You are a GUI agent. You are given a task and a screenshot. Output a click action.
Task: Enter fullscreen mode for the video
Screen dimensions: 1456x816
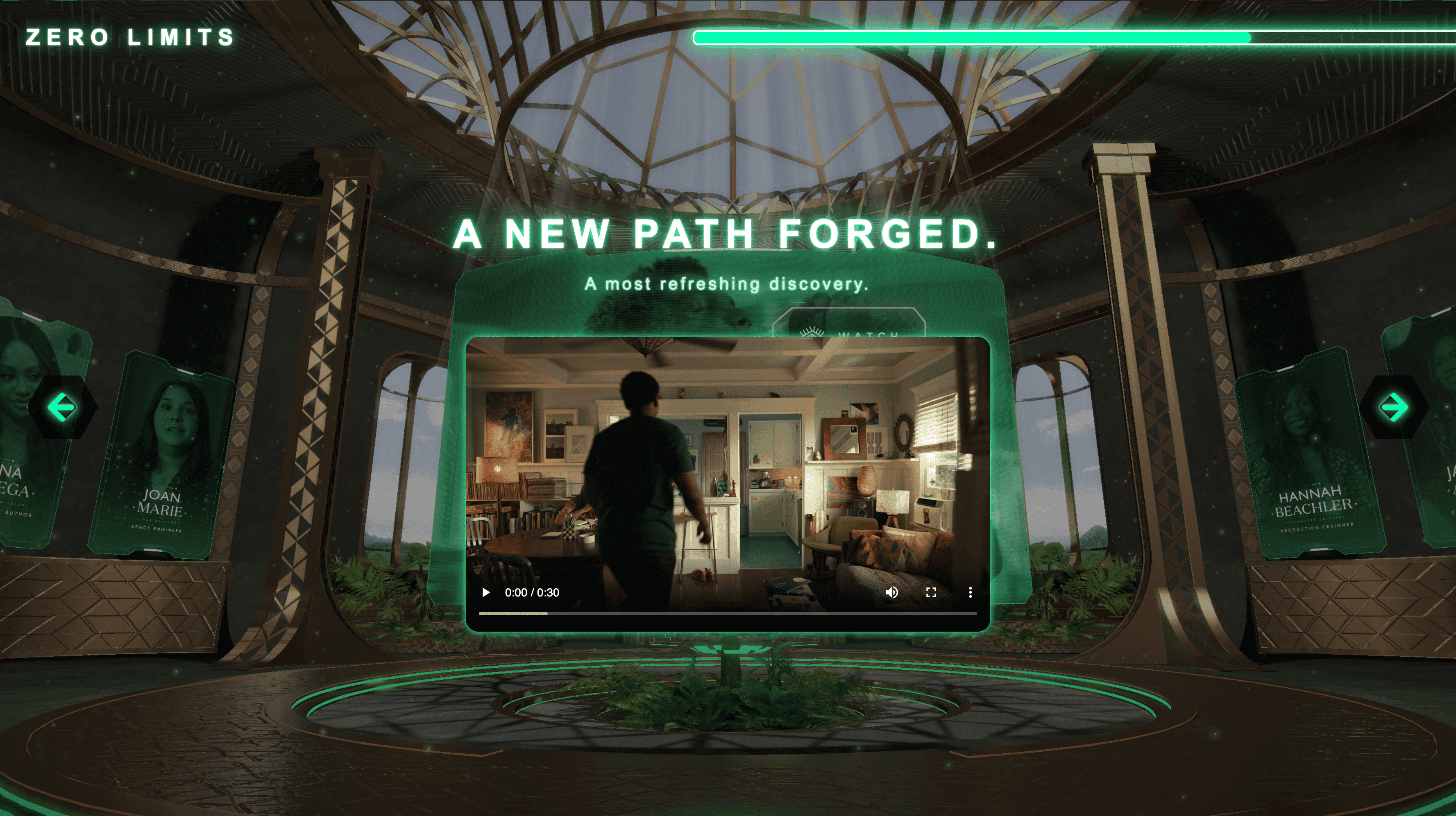pos(931,592)
